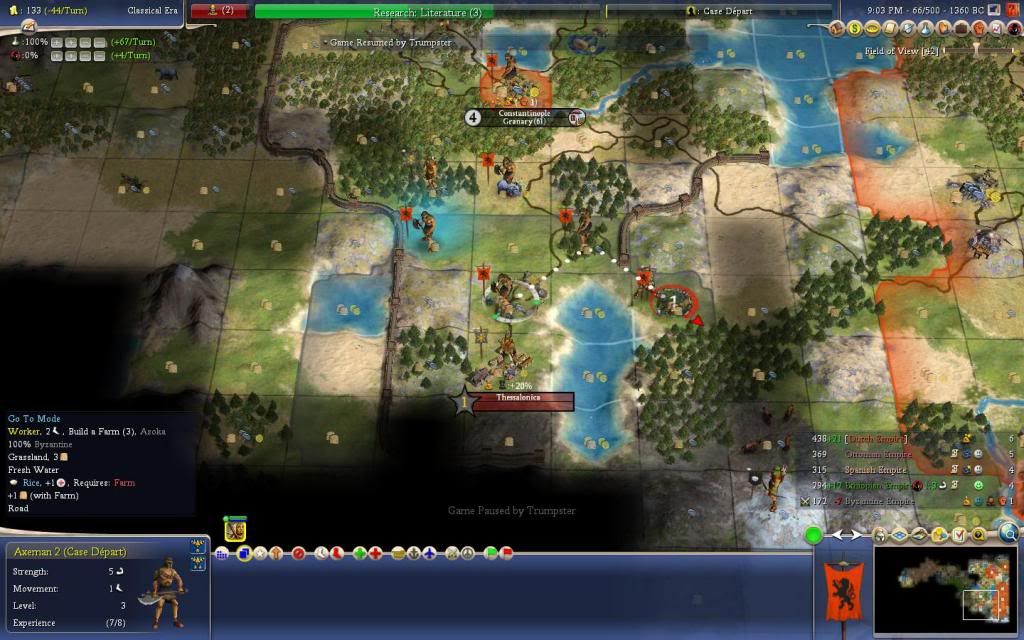Click the green end-turn button
This screenshot has width=1024, height=640.
pos(814,536)
